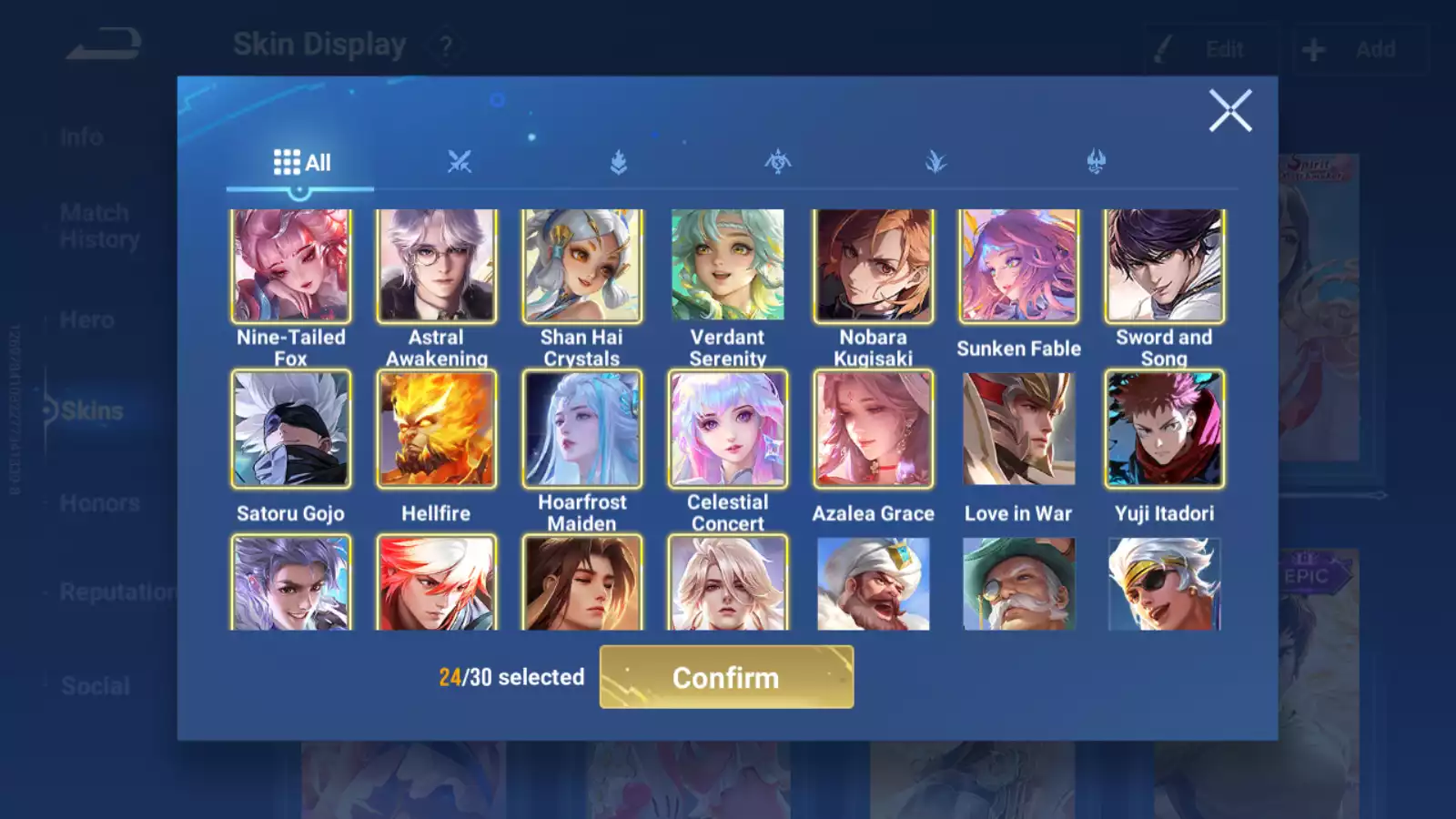Click the Sword and Song skin thumbnail
The height and width of the screenshot is (819, 1456).
pos(1163,264)
